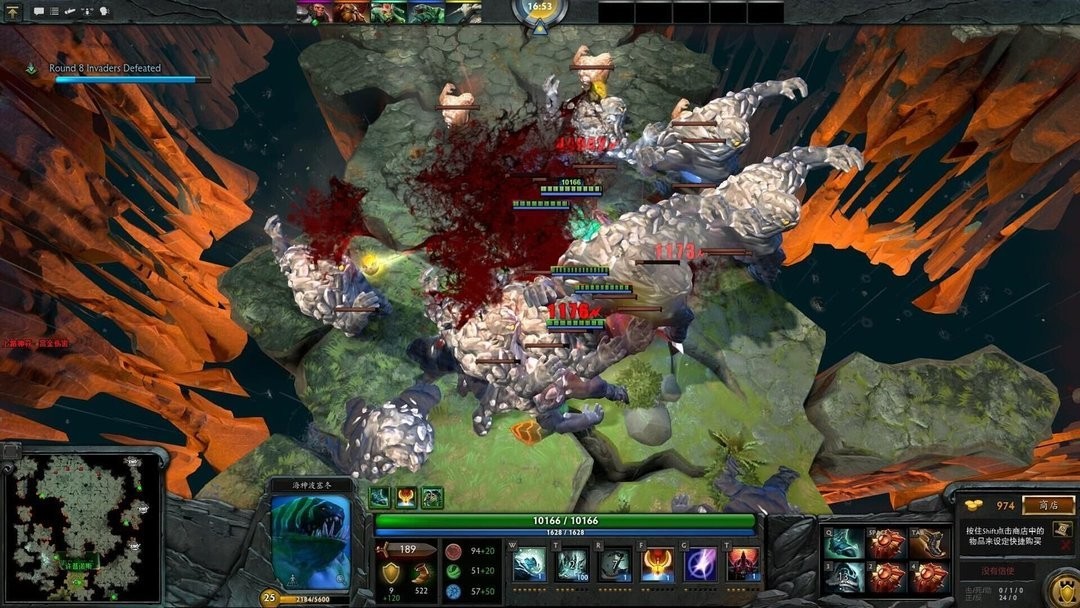The width and height of the screenshot is (1080, 608).
Task: Open the shop with the 商店 button
Action: coord(1049,506)
